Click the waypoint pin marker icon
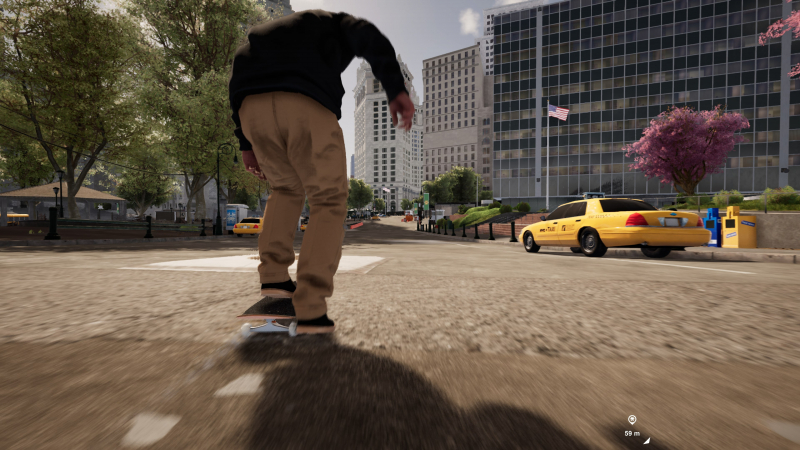Viewport: 800px width, 450px height. (631, 420)
